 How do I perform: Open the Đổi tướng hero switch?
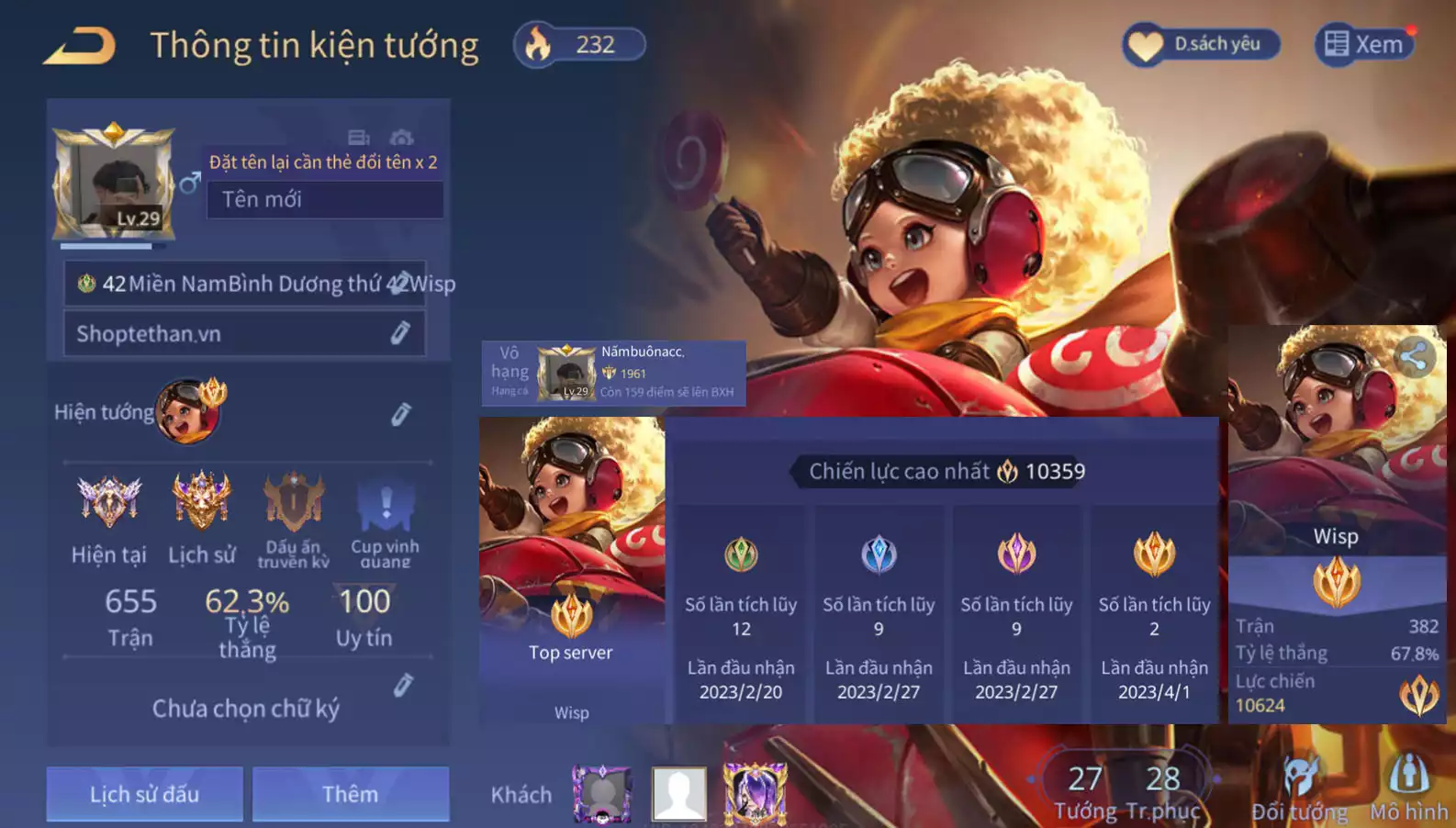1300,789
